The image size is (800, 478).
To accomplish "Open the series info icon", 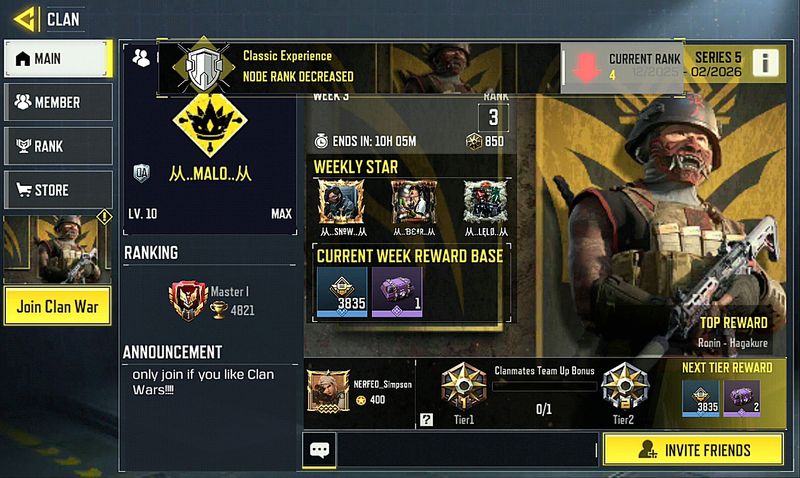I will tap(765, 62).
